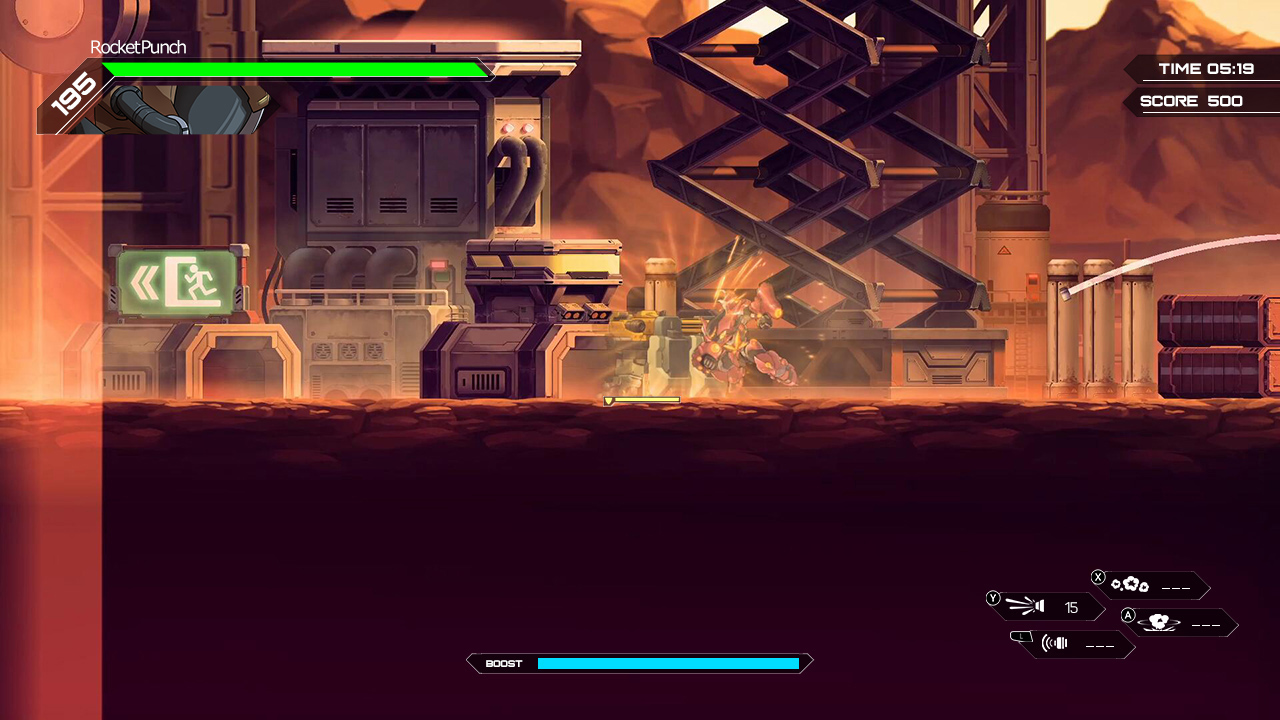Expand the SCORE 500 display
Viewport: 1280px width, 720px height.
tap(1191, 100)
